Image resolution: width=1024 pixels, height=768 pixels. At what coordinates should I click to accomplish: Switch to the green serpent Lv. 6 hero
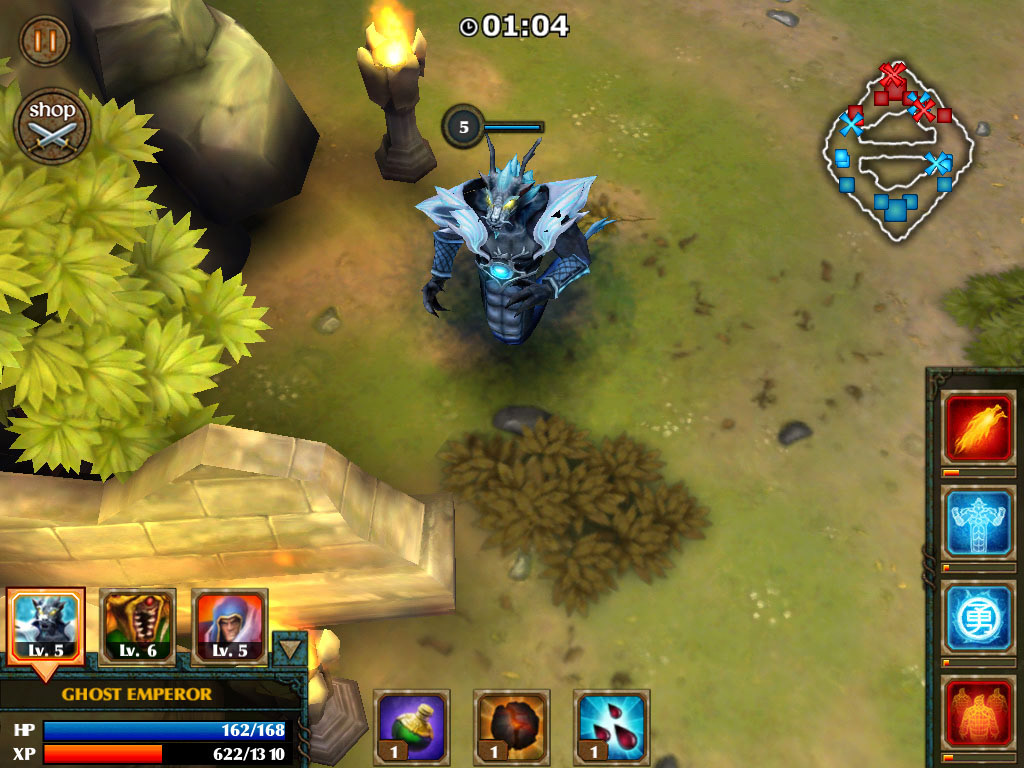coord(138,626)
